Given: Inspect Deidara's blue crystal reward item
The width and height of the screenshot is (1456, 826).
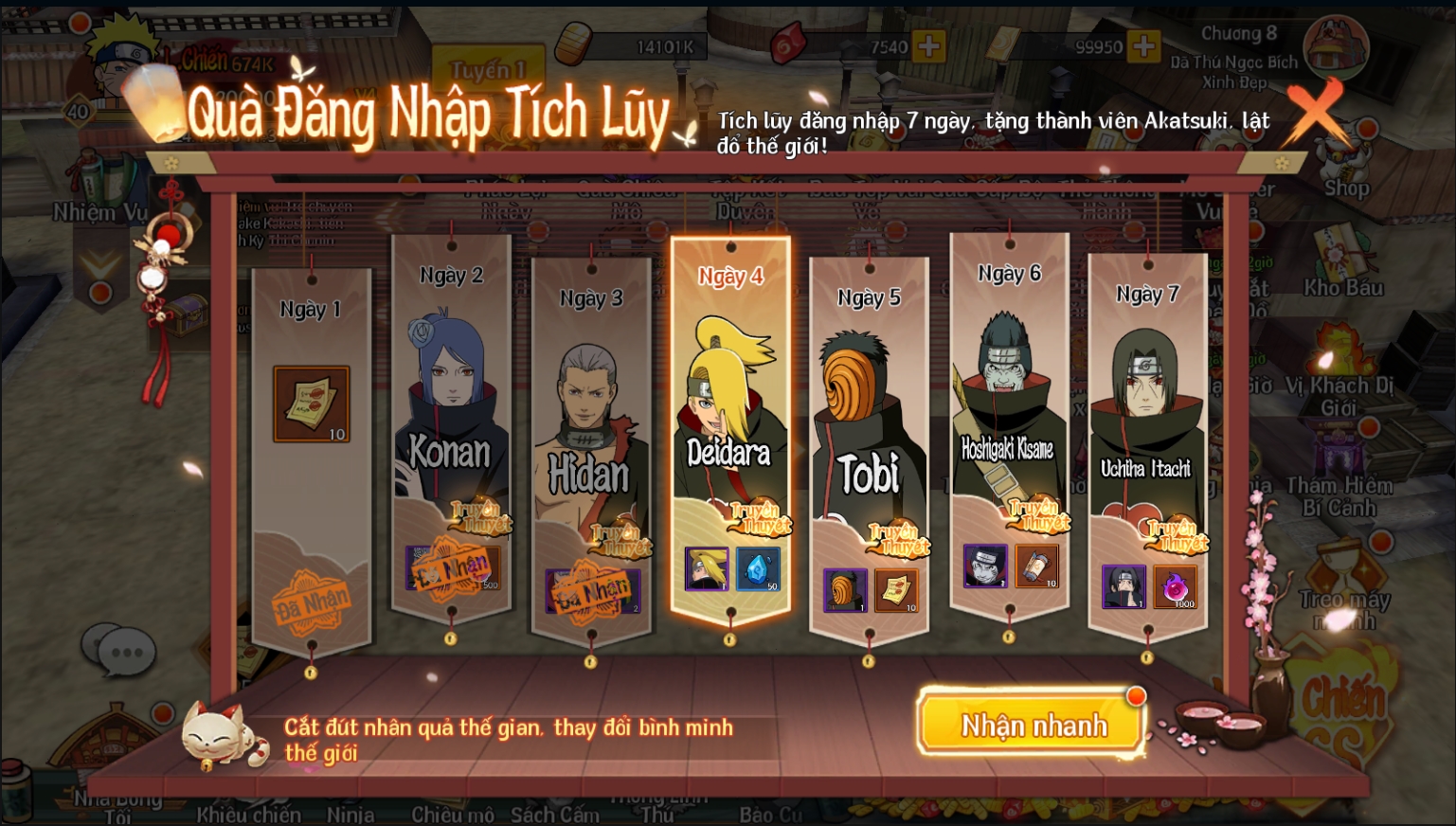Looking at the screenshot, I should tap(758, 568).
